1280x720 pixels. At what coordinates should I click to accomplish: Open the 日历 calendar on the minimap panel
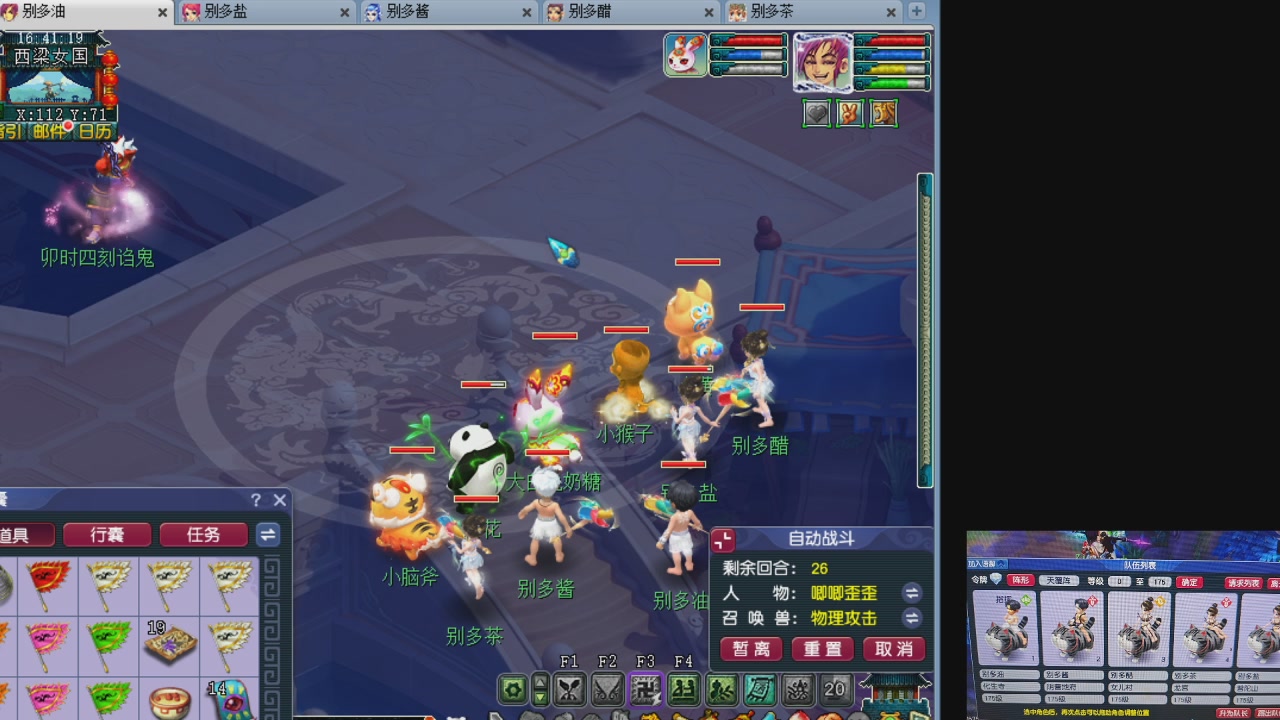pos(94,129)
